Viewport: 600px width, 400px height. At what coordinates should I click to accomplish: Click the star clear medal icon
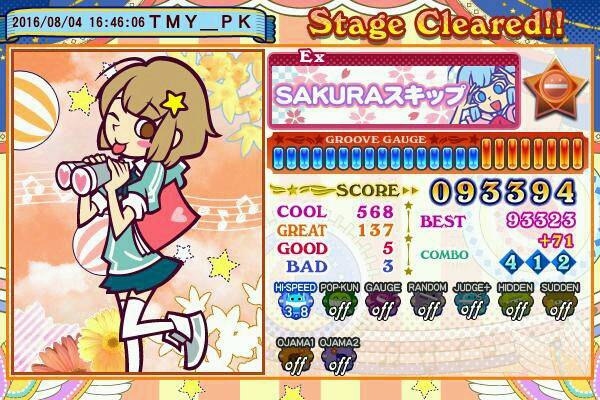pos(558,90)
